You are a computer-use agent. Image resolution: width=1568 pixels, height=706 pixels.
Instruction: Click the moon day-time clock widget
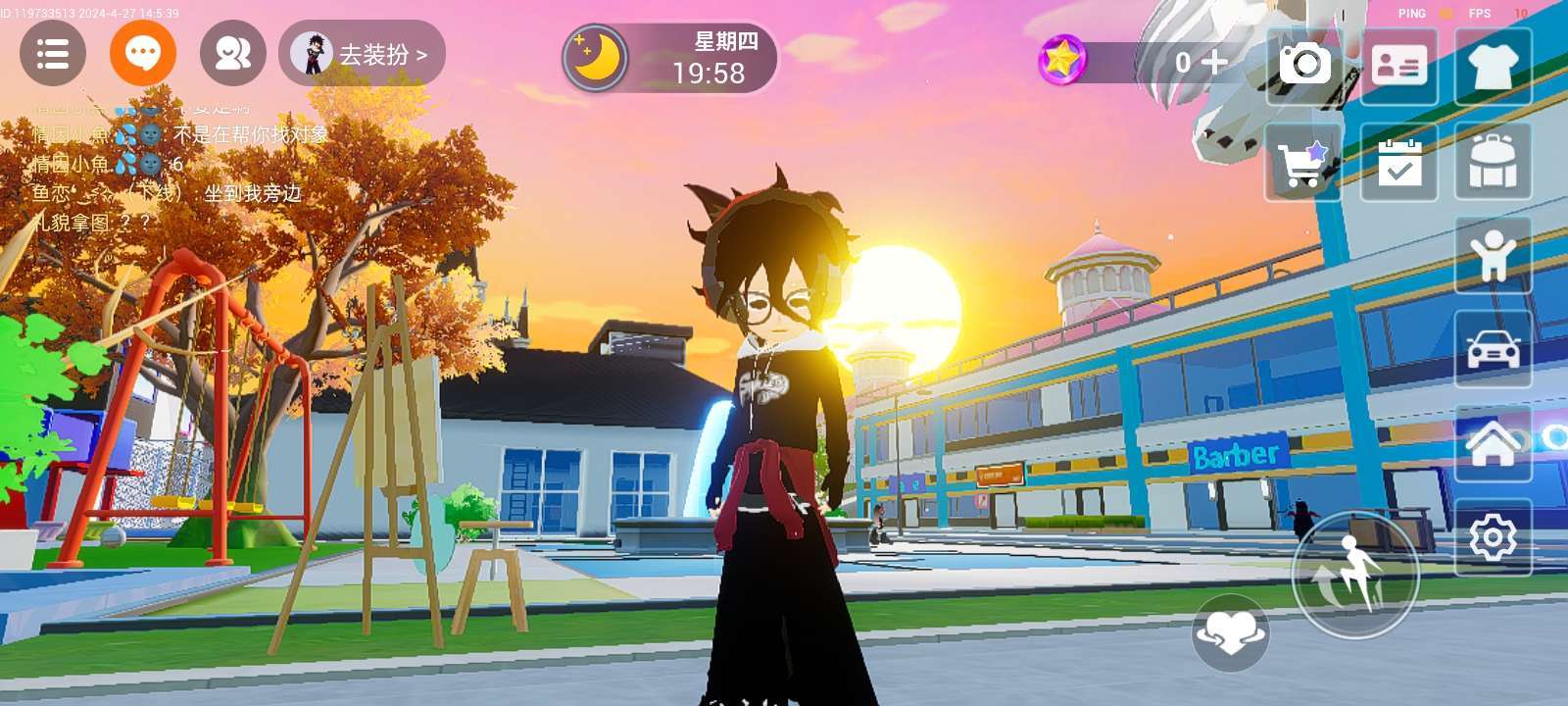click(669, 58)
